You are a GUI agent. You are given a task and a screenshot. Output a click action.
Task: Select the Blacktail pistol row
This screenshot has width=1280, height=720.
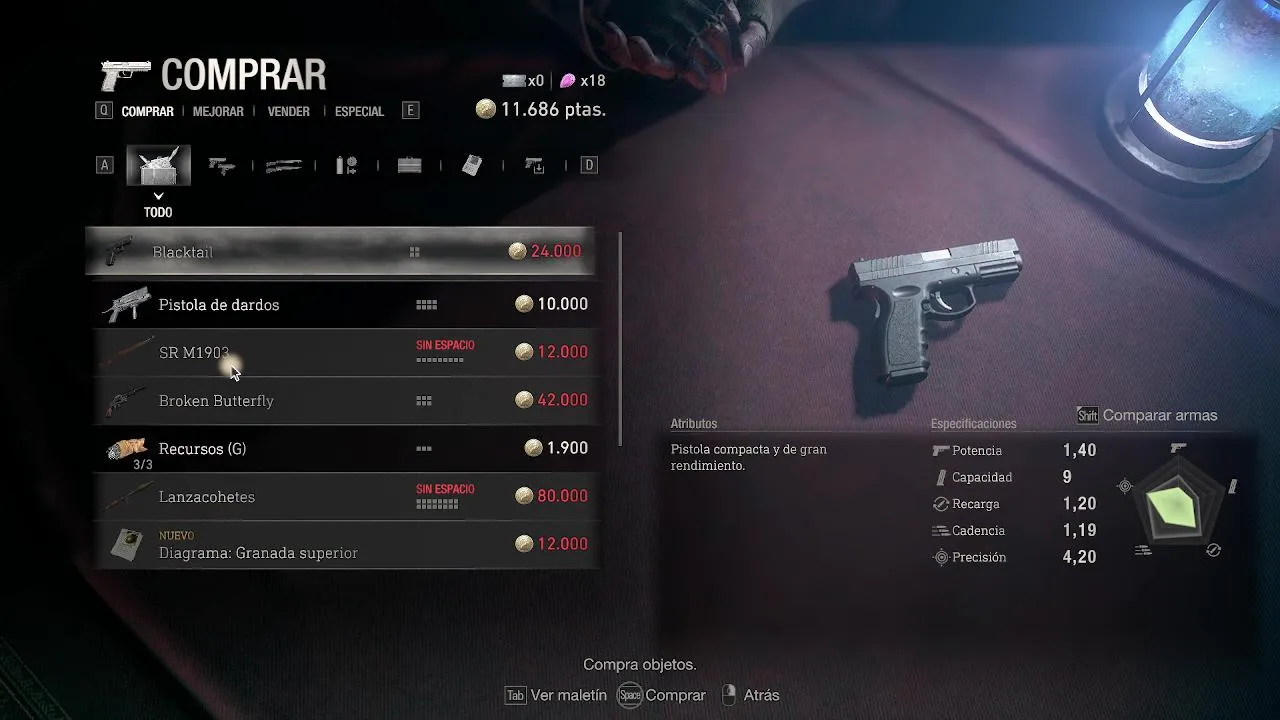[x=340, y=252]
